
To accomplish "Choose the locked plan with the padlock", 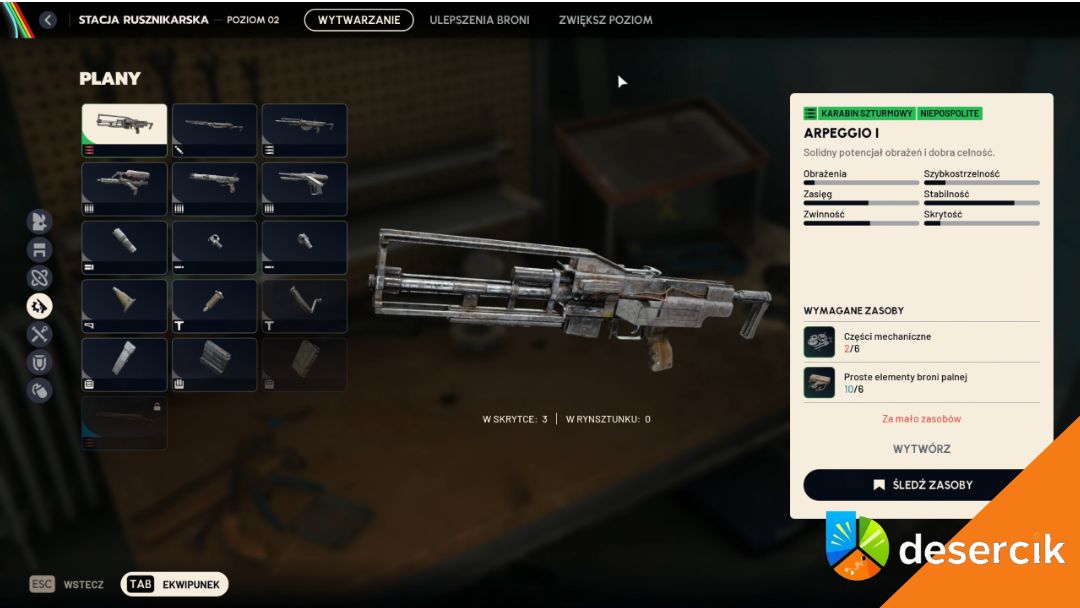I will [124, 423].
